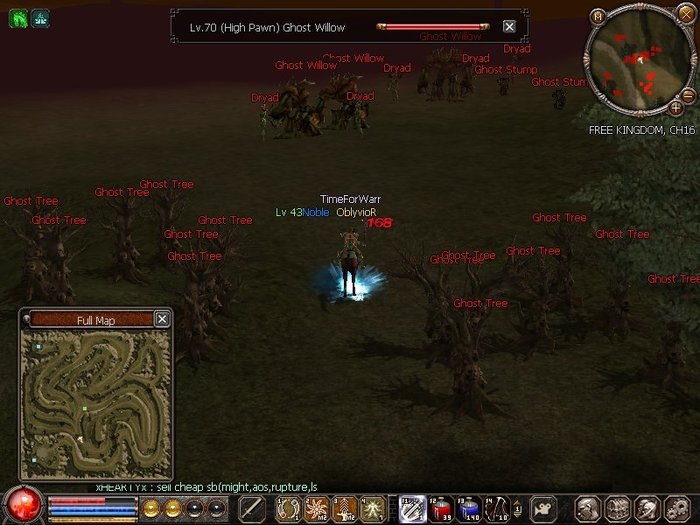Zoom in the minimap with plus button
700x525 pixels.
click(676, 107)
